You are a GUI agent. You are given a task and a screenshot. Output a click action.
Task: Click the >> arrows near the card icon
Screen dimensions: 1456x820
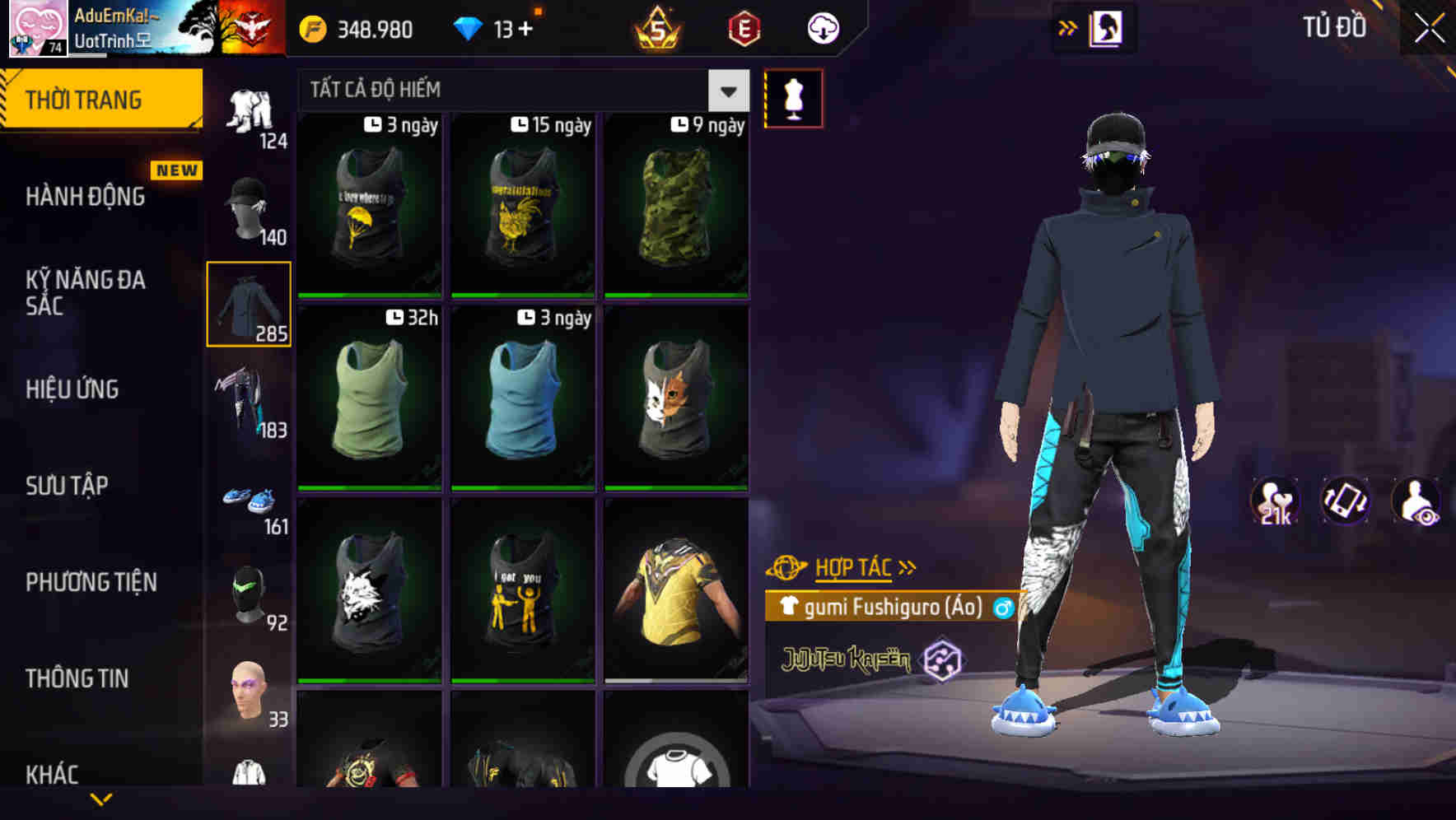tap(1068, 27)
